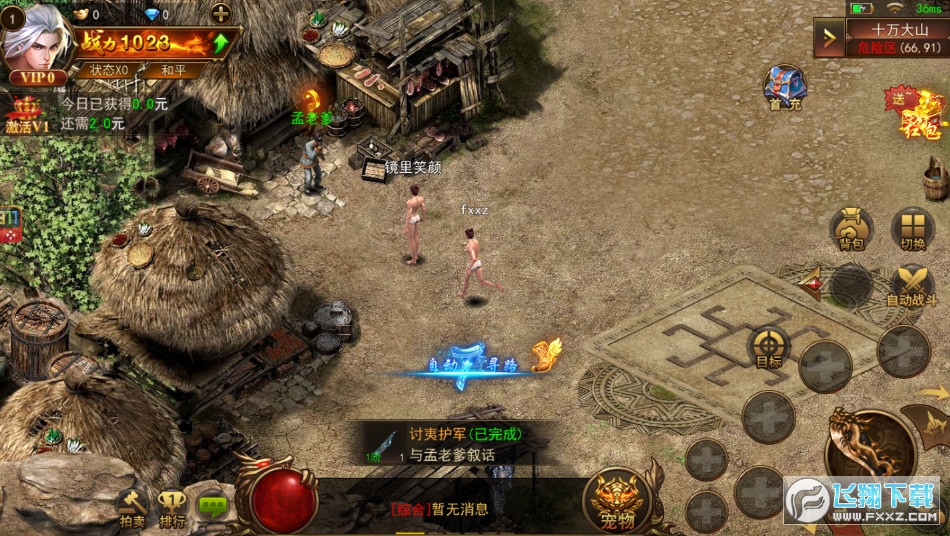
Task: Open the 十万大山 map location panel
Action: (x=898, y=38)
